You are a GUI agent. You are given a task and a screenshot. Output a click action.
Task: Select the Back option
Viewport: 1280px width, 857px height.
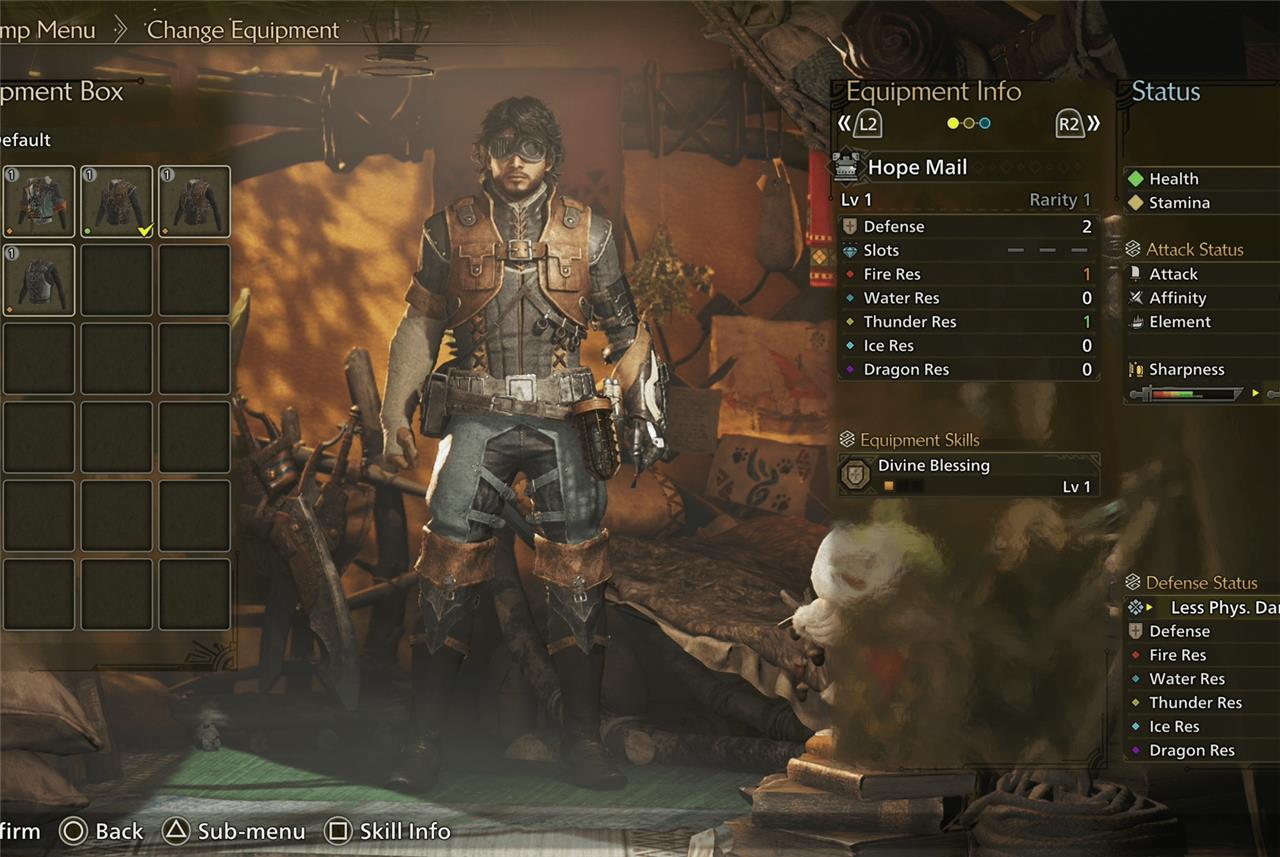(102, 831)
